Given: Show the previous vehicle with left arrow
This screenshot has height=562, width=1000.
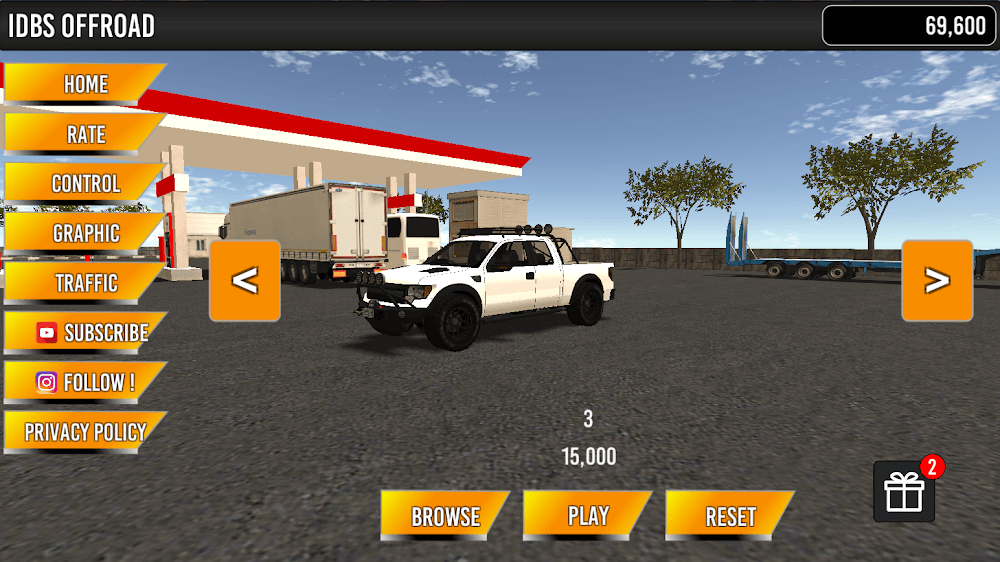Looking at the screenshot, I should (x=245, y=281).
